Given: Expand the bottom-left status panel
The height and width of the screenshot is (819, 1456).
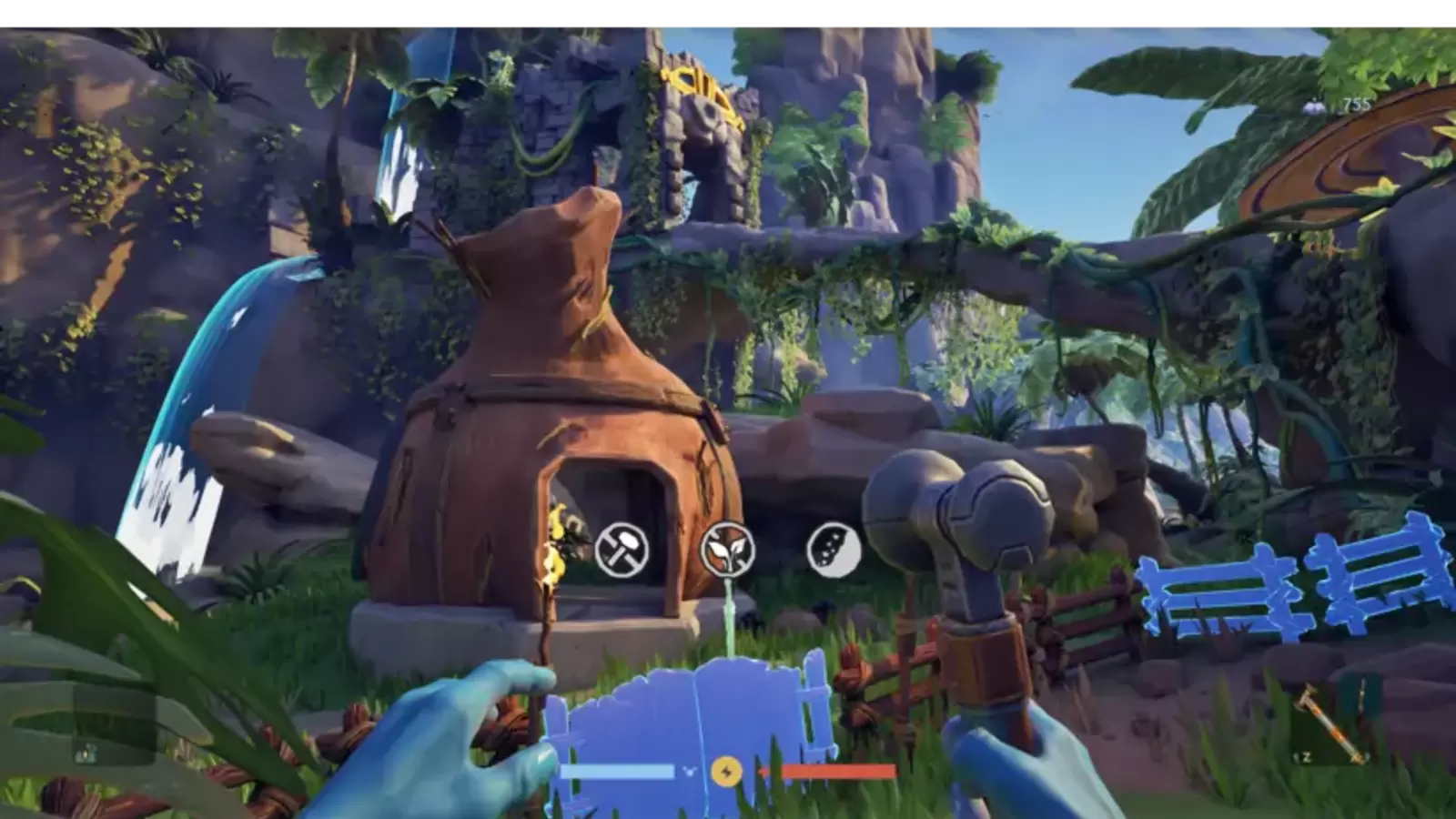Looking at the screenshot, I should click(x=86, y=753).
